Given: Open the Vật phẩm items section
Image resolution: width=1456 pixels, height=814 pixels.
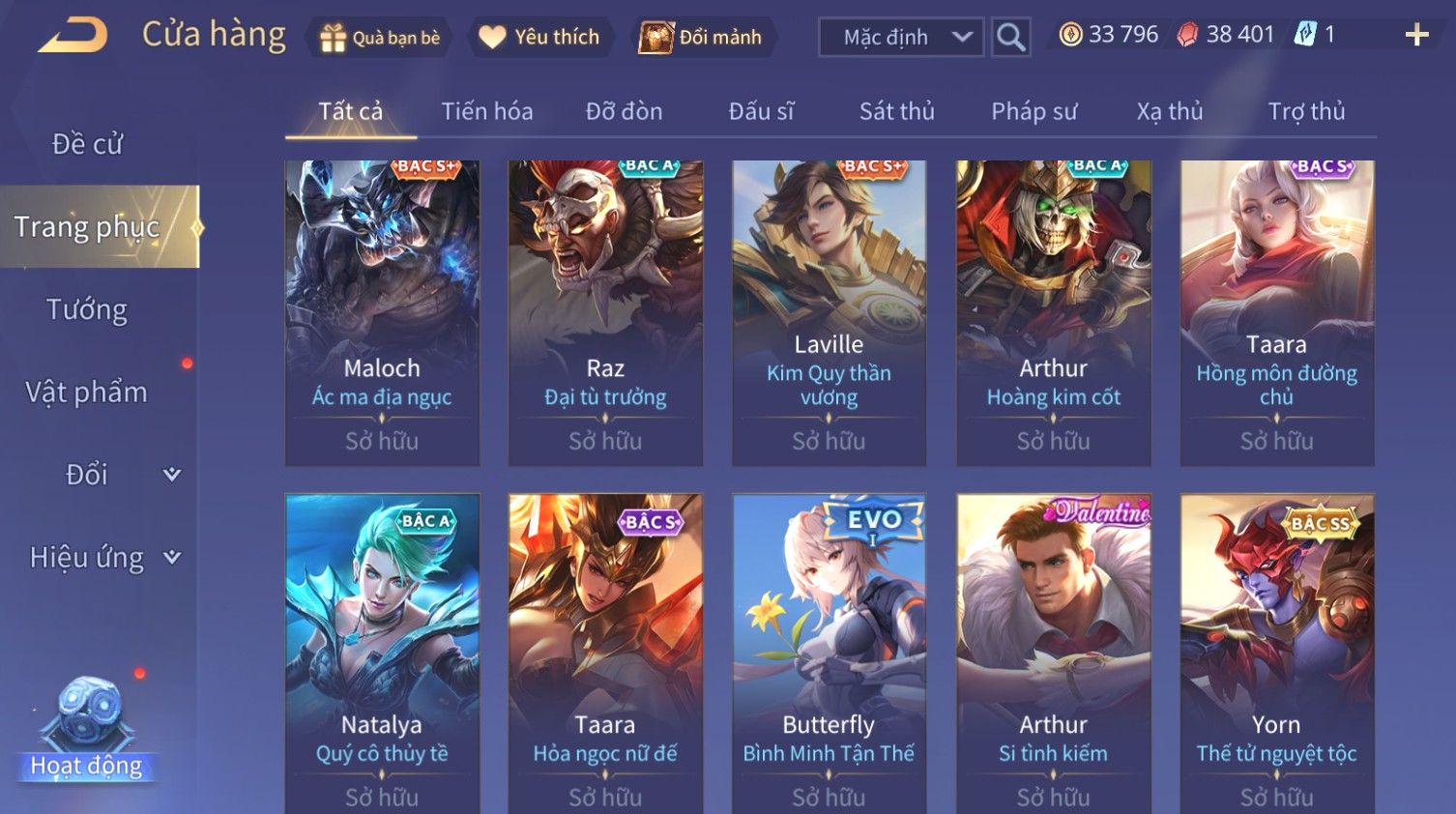Looking at the screenshot, I should 87,392.
